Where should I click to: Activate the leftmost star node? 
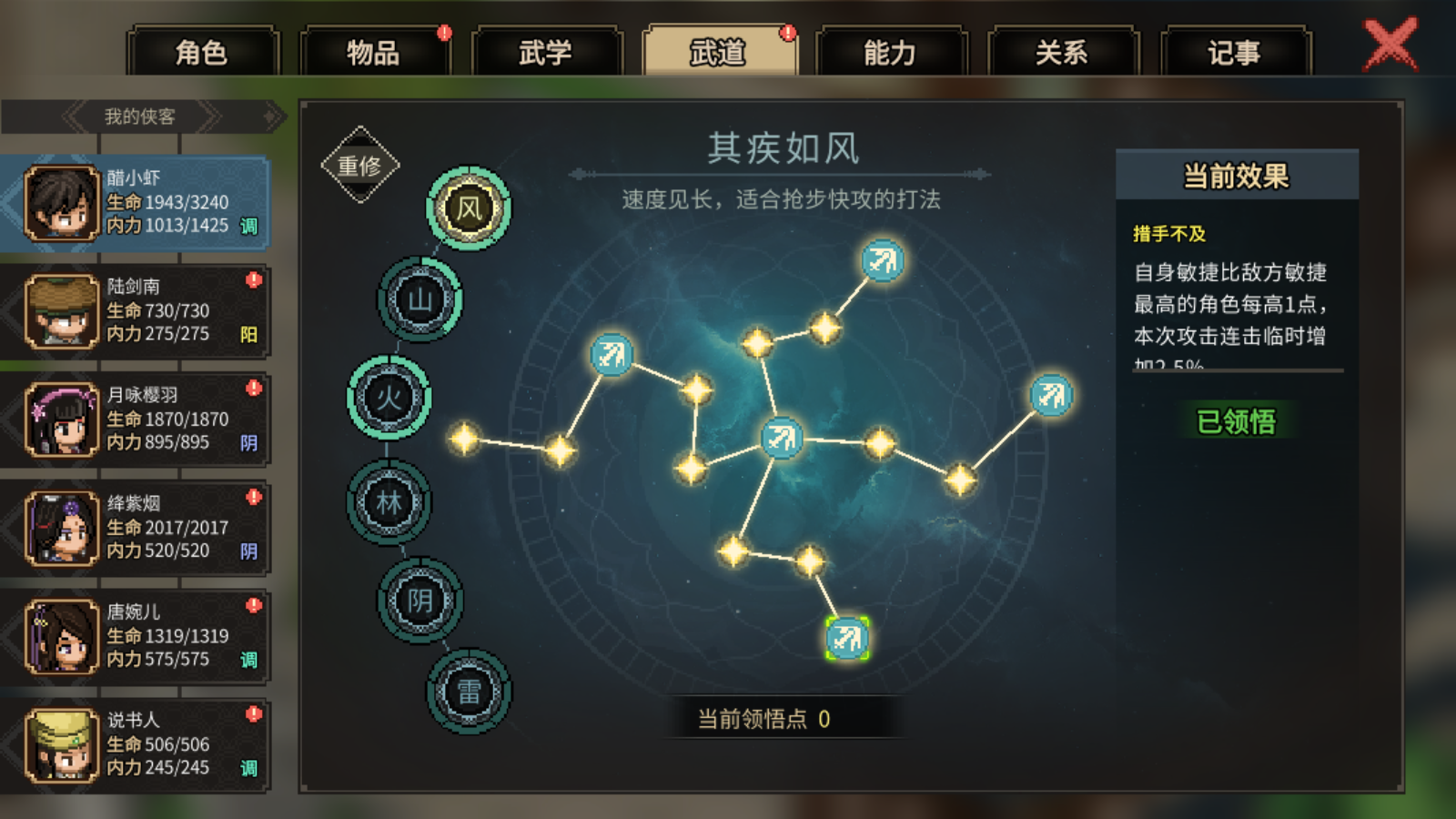click(466, 441)
